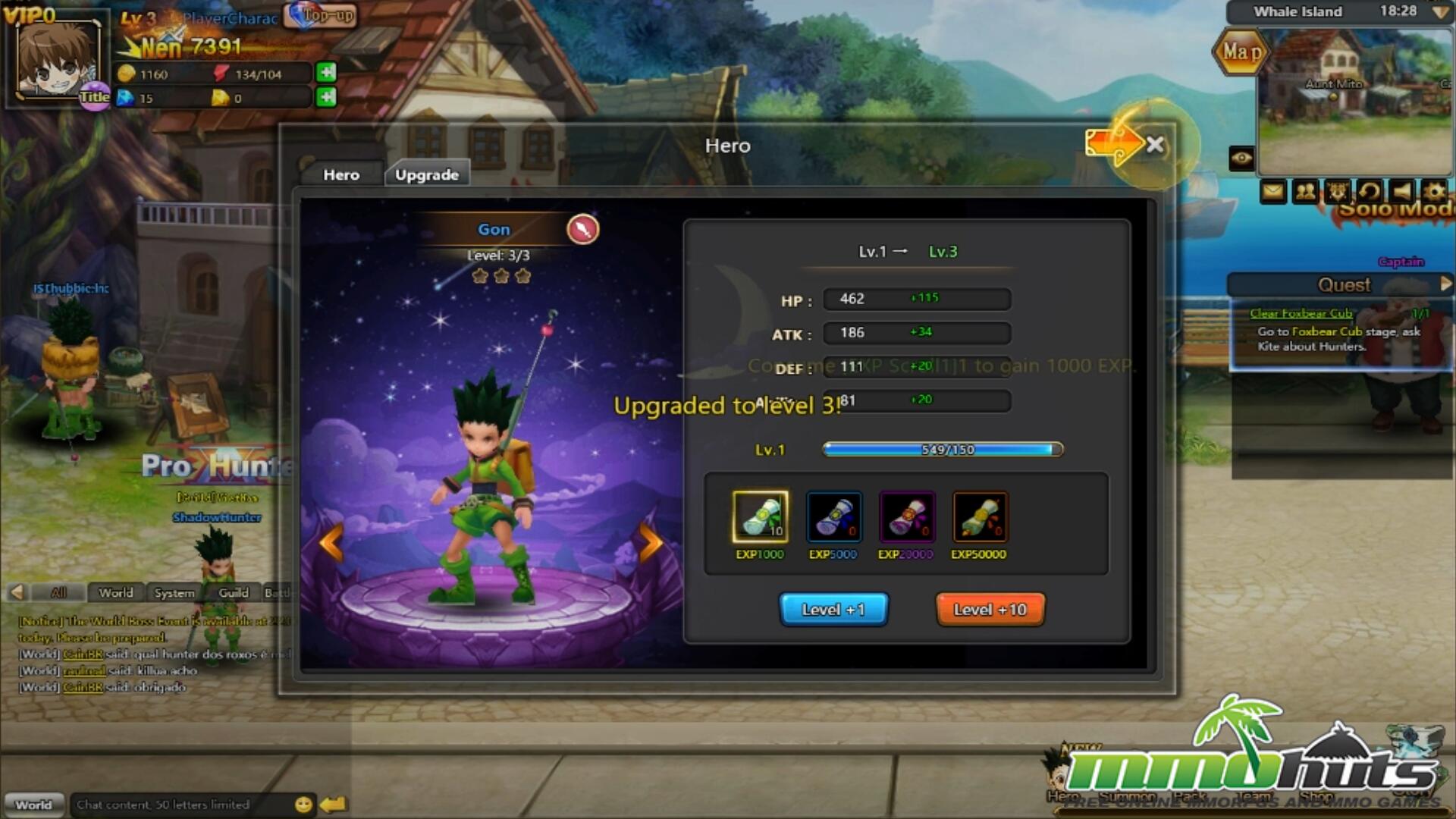This screenshot has height=819, width=1456.
Task: Show the next hero with right arrow
Action: [650, 542]
